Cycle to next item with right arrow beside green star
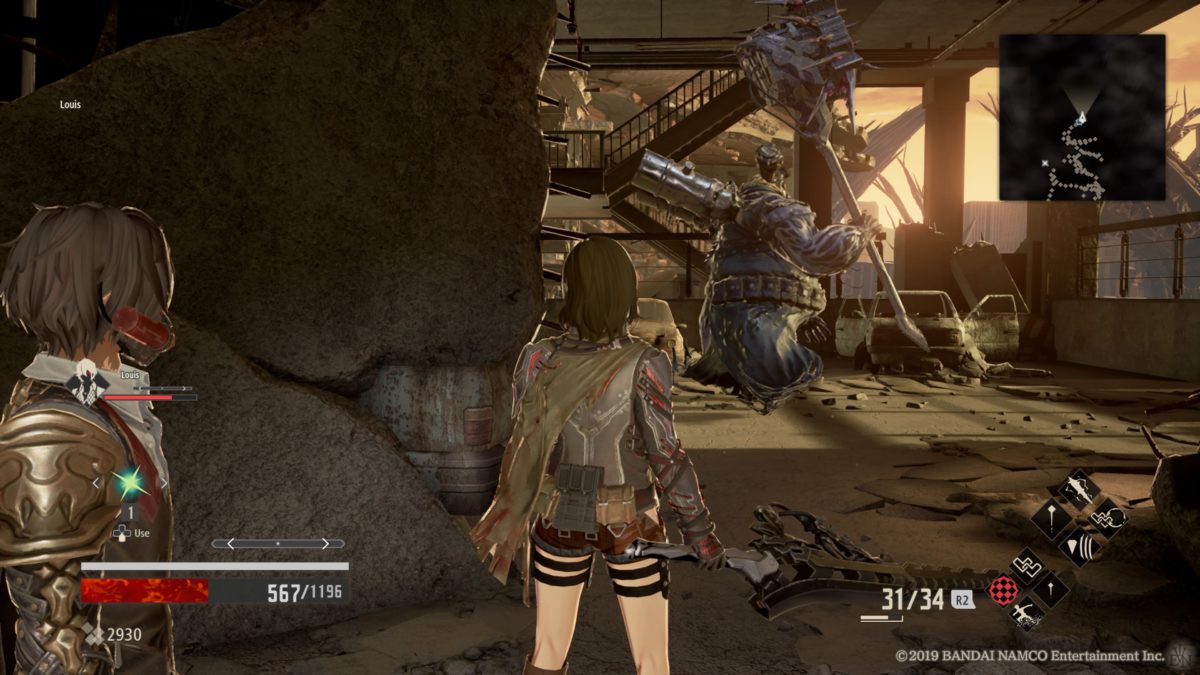1200x675 pixels. (x=162, y=483)
